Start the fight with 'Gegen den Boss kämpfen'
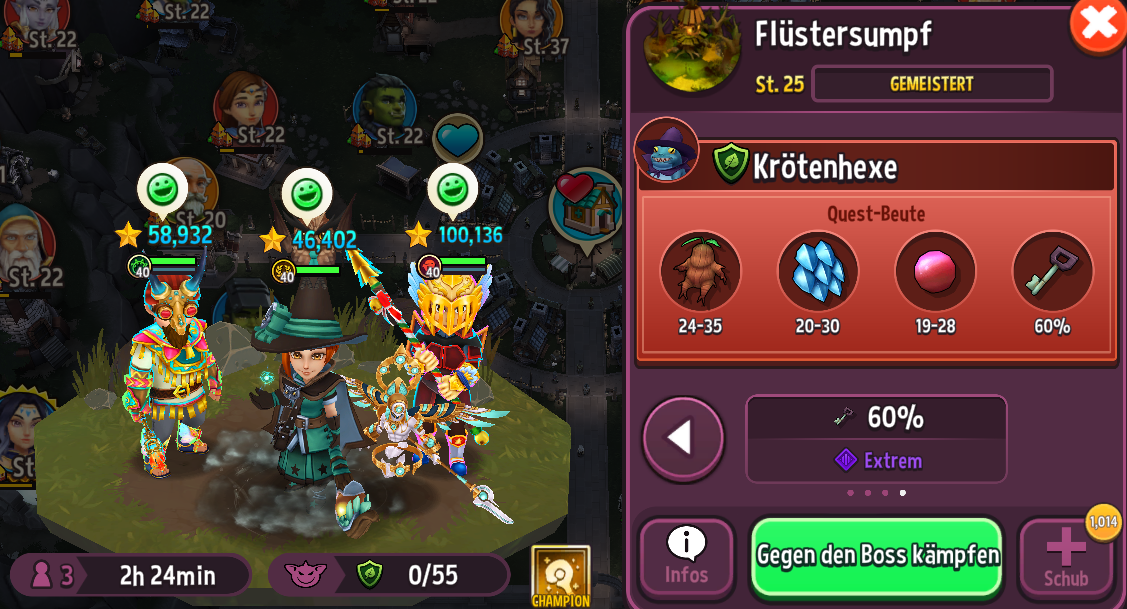Image resolution: width=1127 pixels, height=609 pixels. (876, 556)
